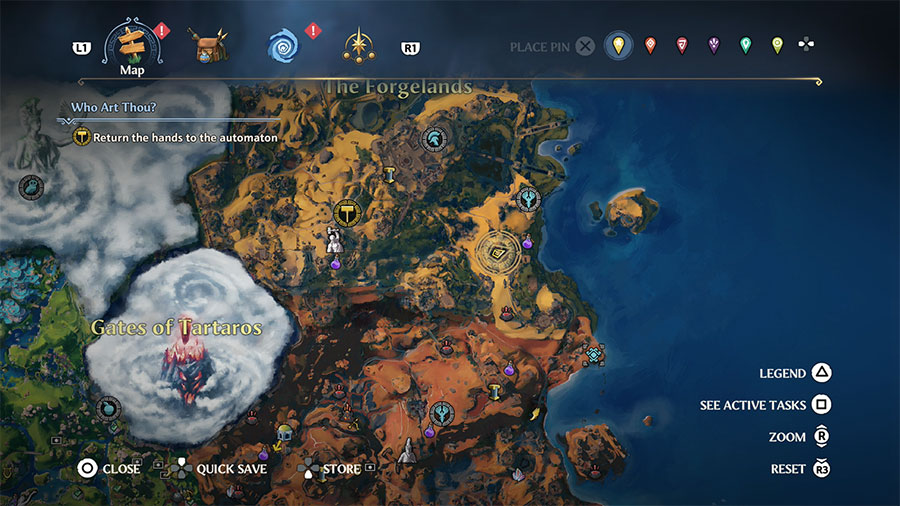Select the helmet marker in the Forgelands
Screen dimensions: 900x506
tap(435, 139)
